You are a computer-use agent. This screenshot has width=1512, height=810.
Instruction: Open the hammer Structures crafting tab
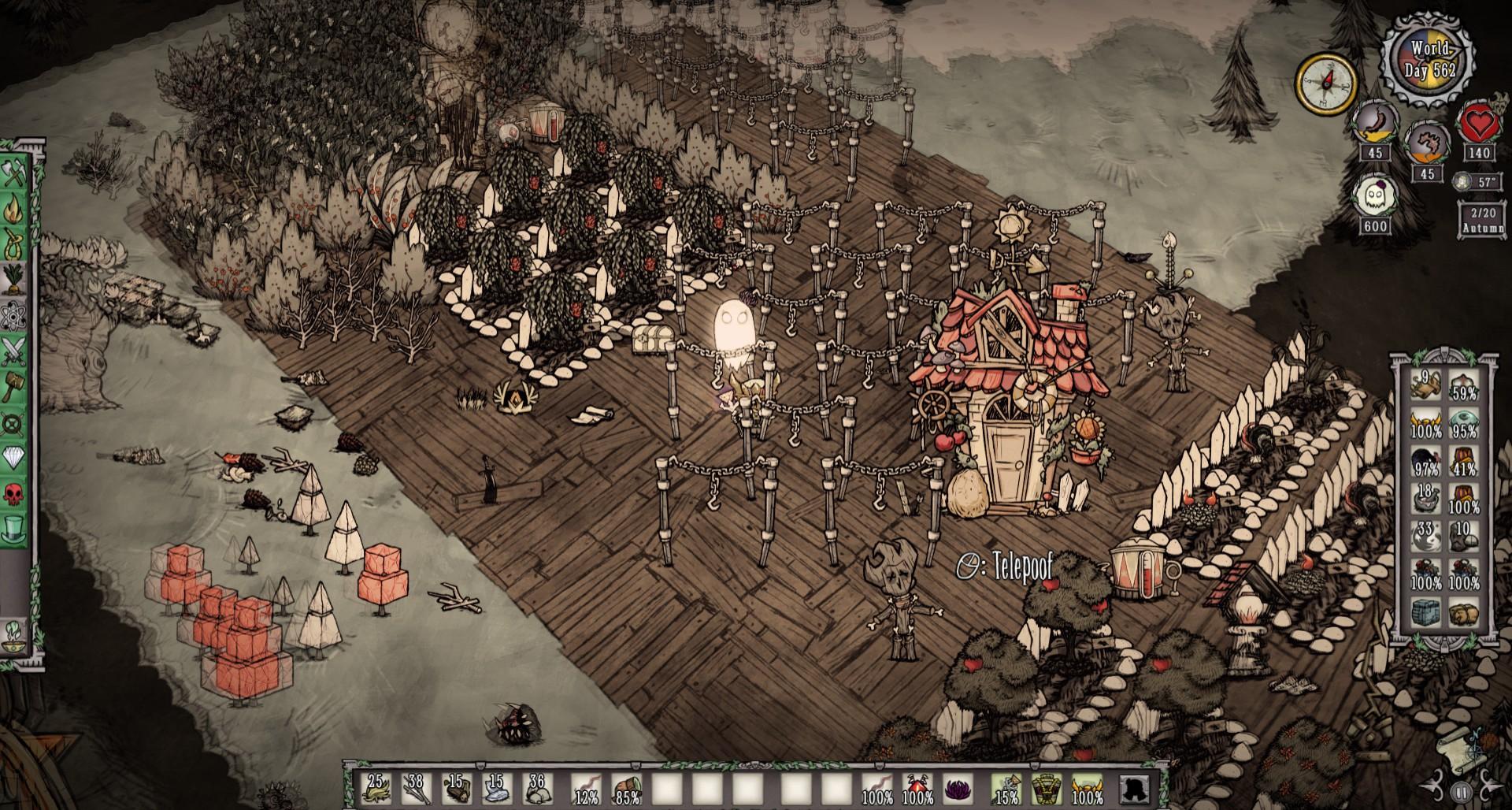[15, 386]
